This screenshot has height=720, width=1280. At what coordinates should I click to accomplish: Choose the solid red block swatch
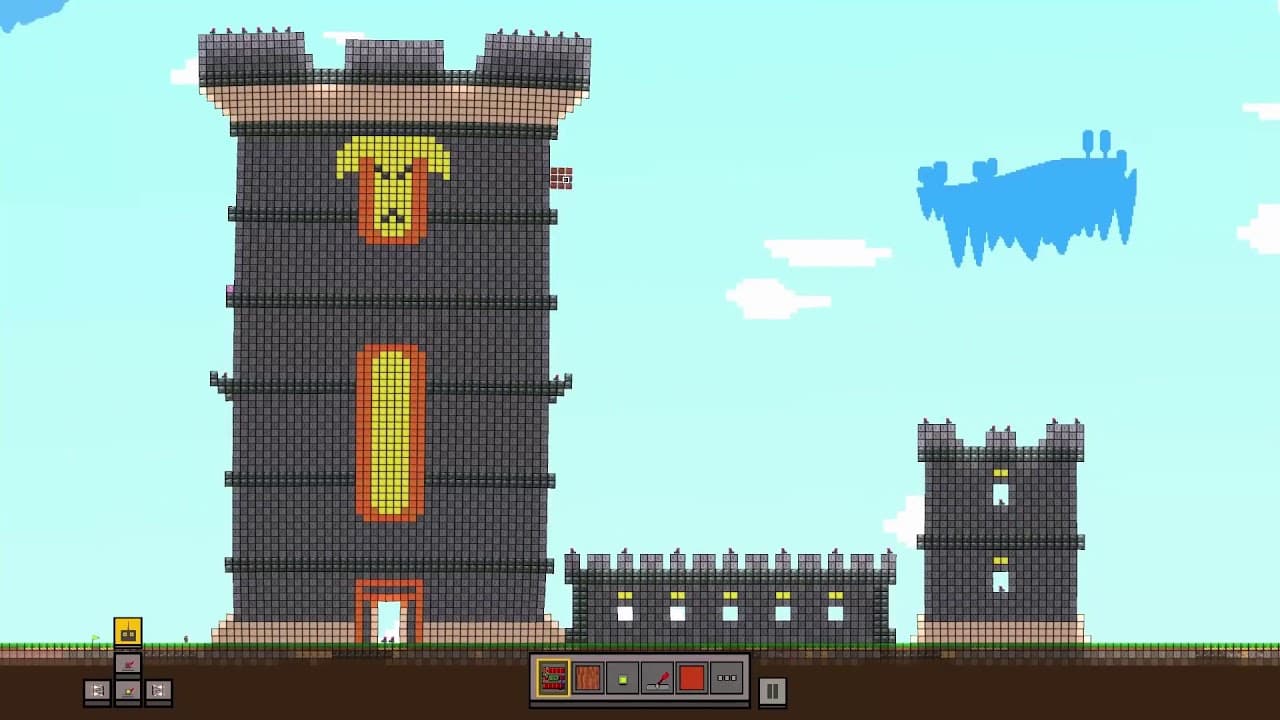pyautogui.click(x=691, y=678)
